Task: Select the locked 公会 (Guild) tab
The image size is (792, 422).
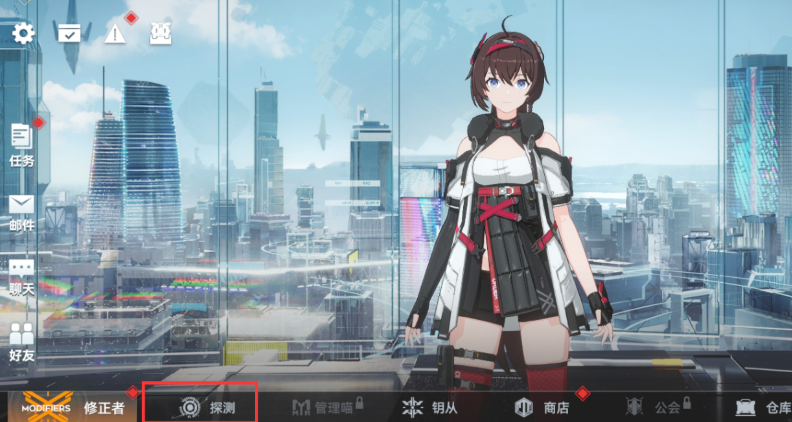Action: click(654, 407)
